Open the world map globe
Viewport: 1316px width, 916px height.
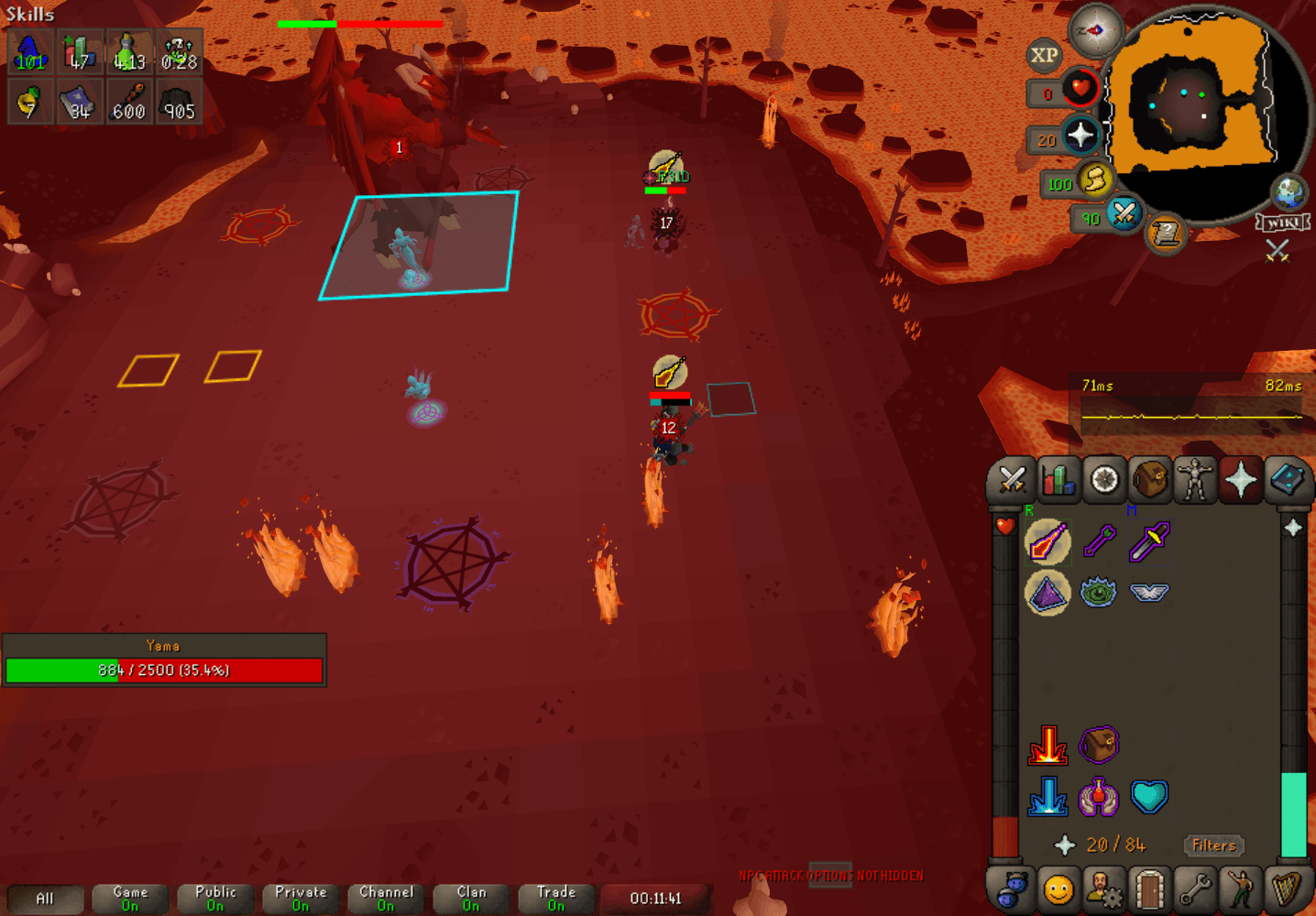point(1289,193)
